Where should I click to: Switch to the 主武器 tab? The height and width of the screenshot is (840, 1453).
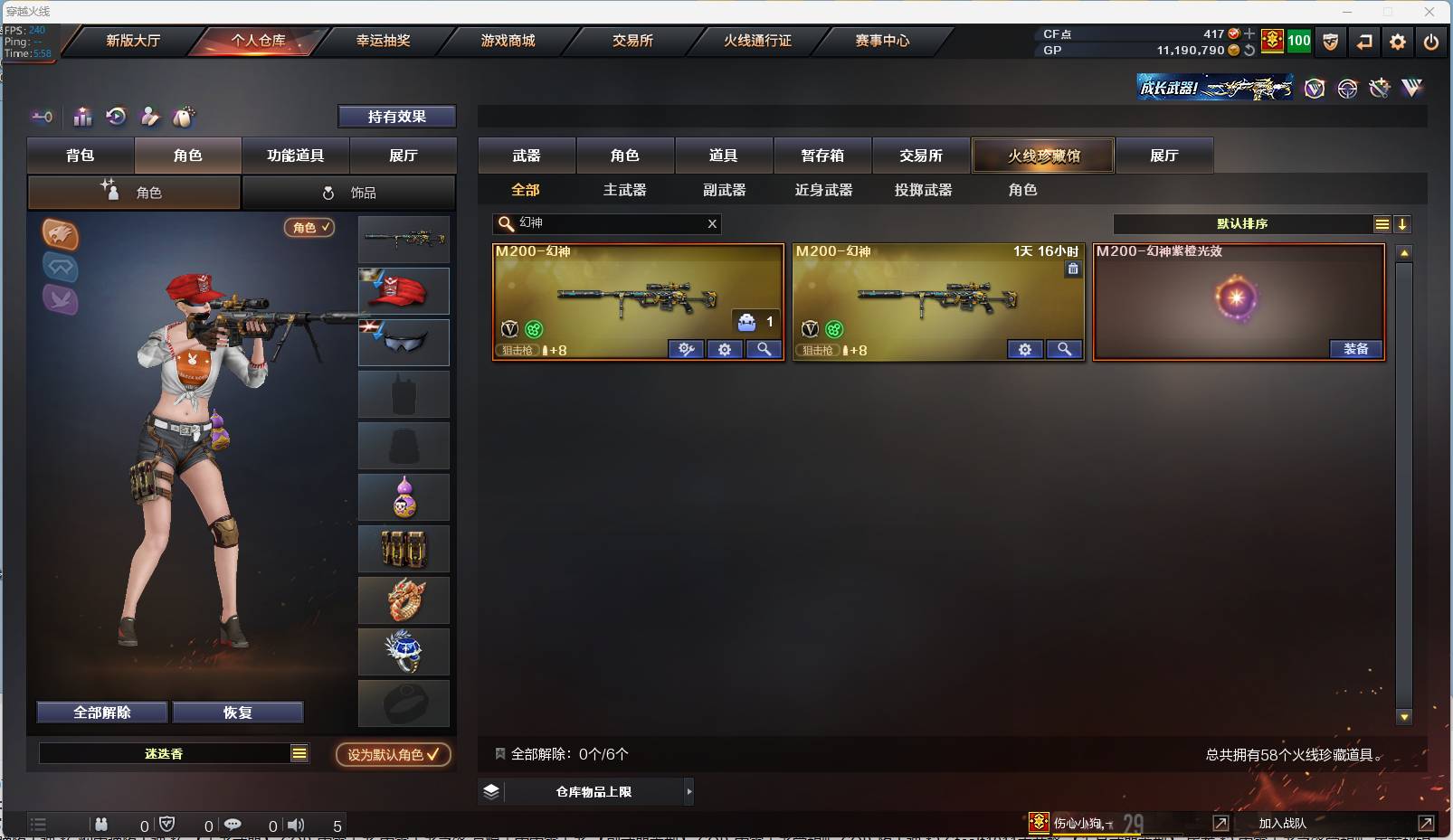[626, 190]
